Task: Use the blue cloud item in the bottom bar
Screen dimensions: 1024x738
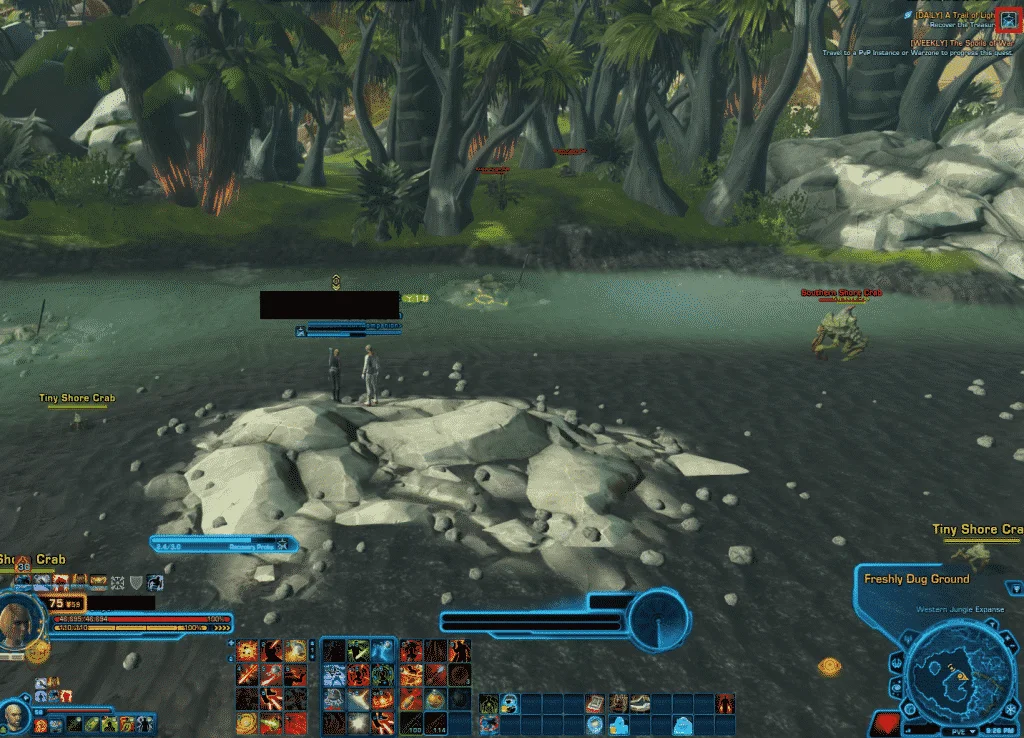Action: 683,724
